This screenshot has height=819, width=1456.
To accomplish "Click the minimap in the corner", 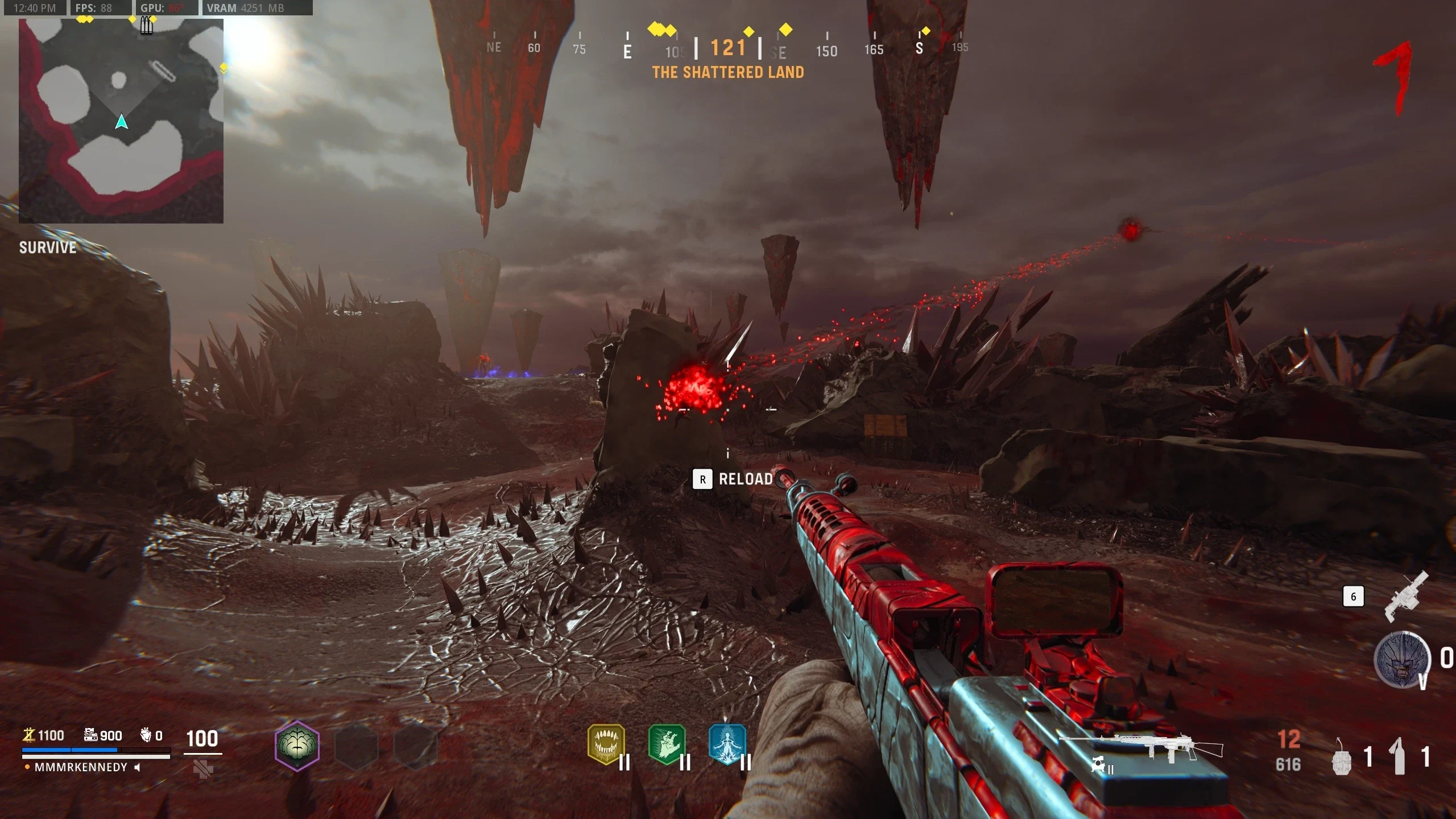I will tap(121, 121).
